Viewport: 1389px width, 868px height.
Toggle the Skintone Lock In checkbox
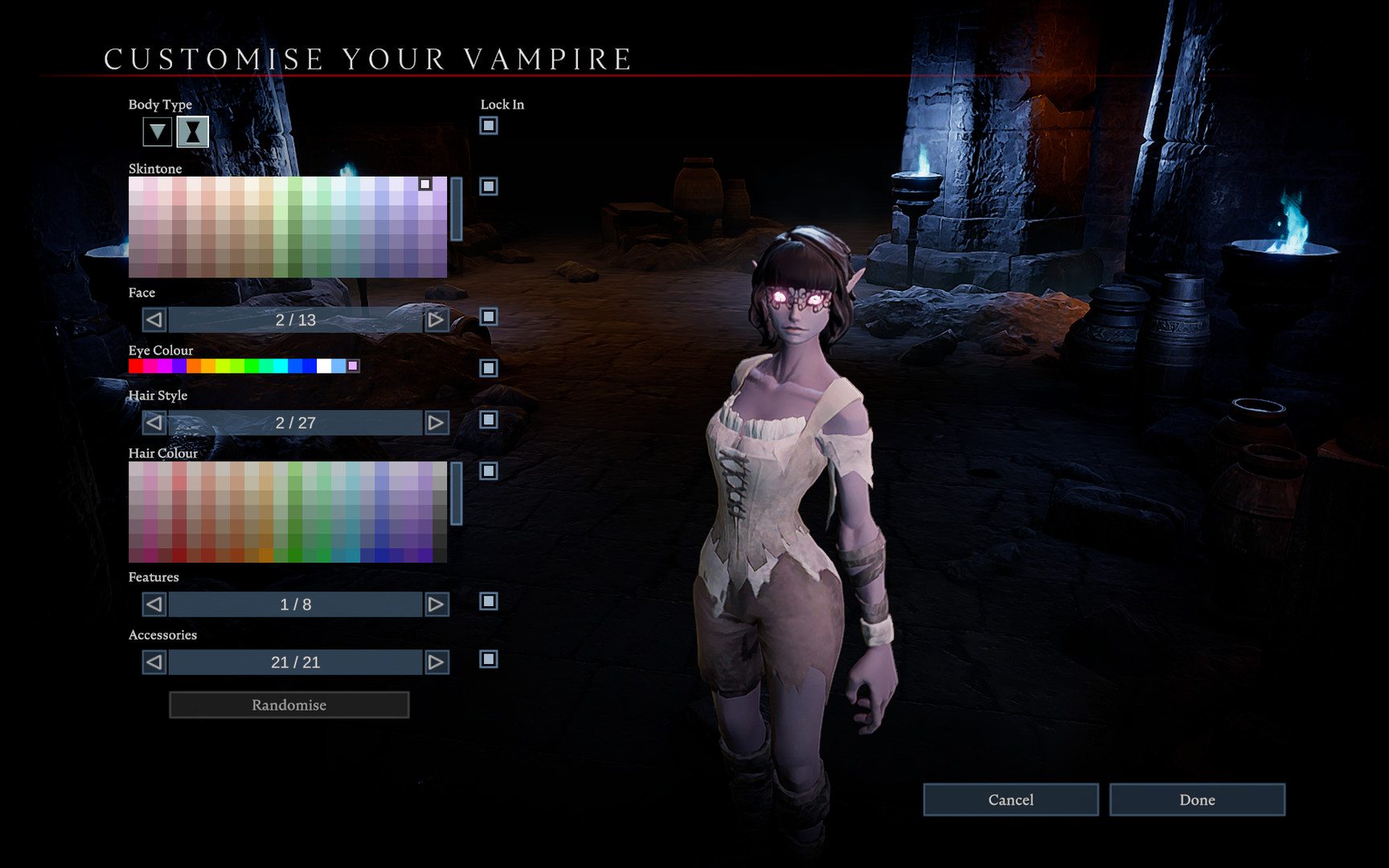pyautogui.click(x=488, y=187)
